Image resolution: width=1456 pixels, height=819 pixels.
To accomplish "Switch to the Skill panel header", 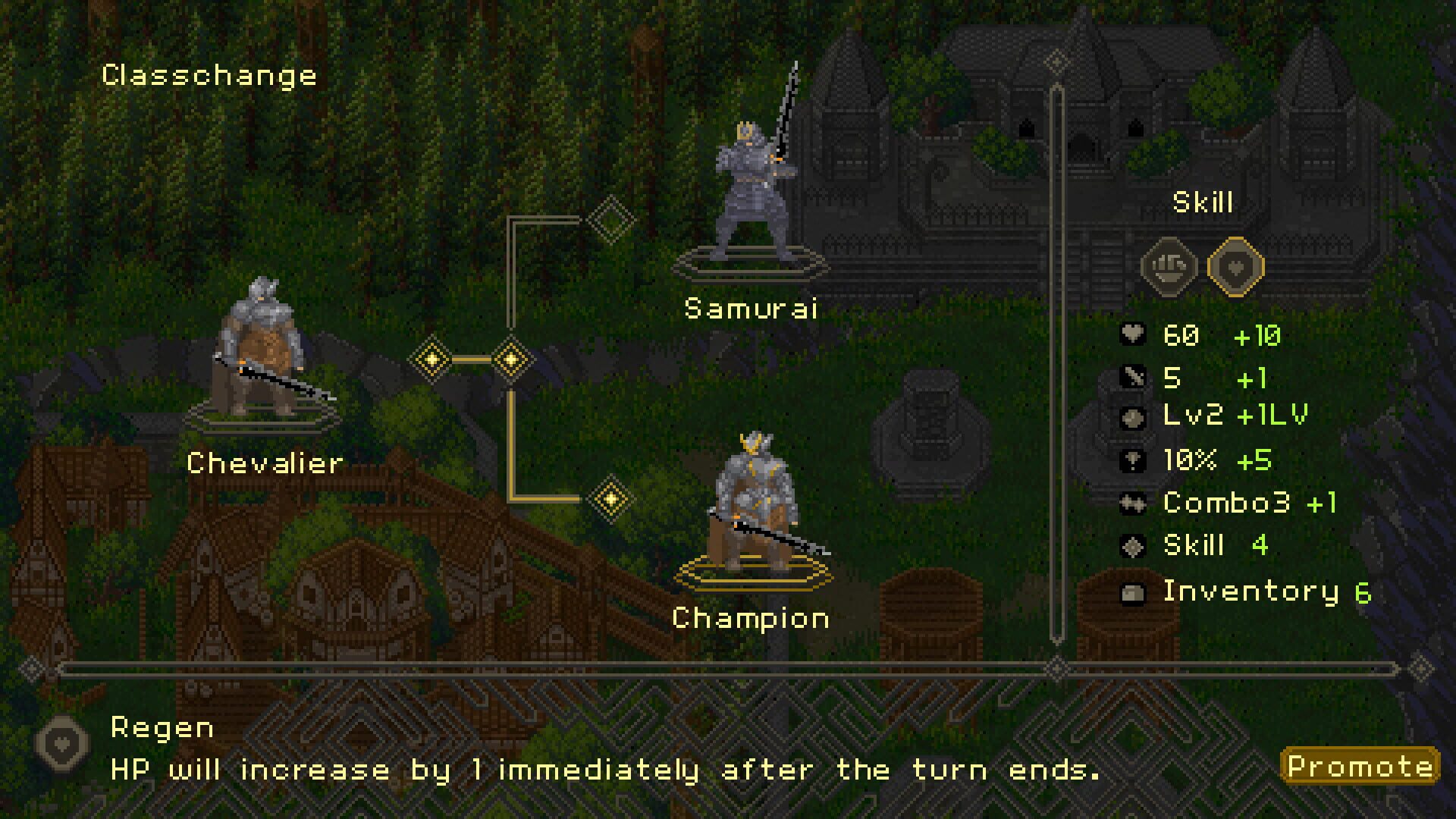I will 1204,202.
